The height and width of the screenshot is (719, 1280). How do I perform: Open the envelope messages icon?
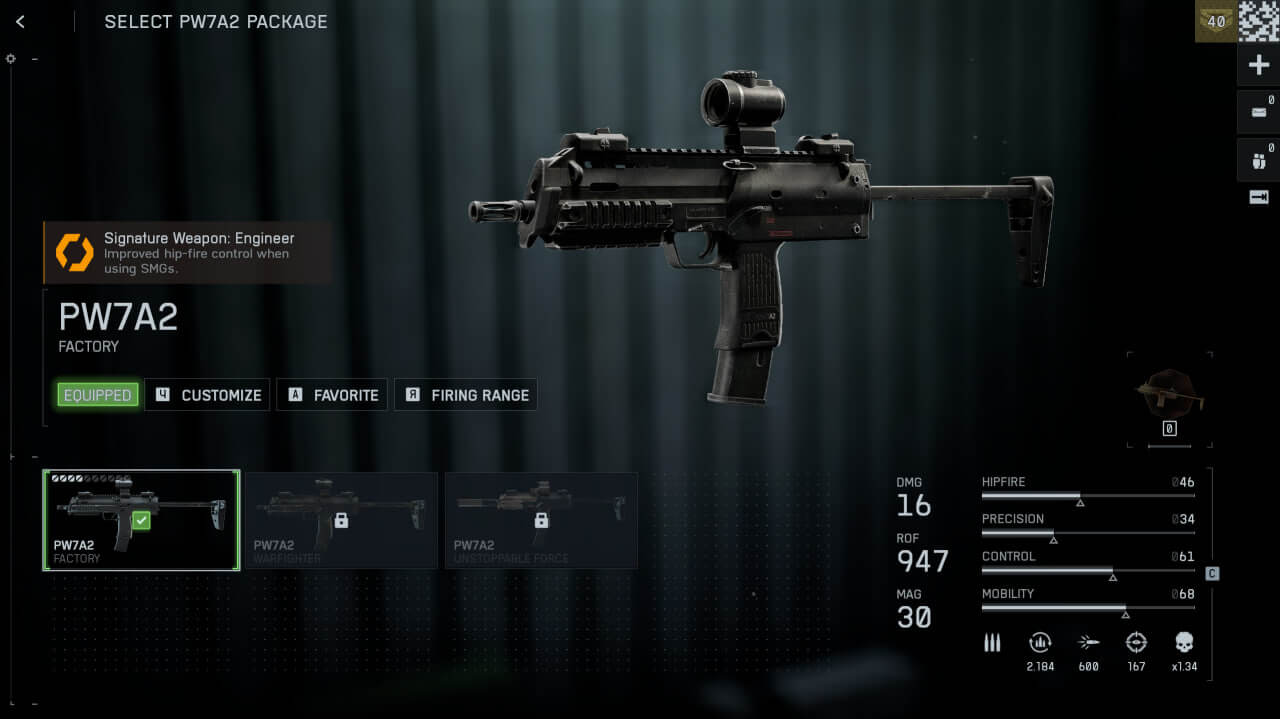pos(1259,112)
